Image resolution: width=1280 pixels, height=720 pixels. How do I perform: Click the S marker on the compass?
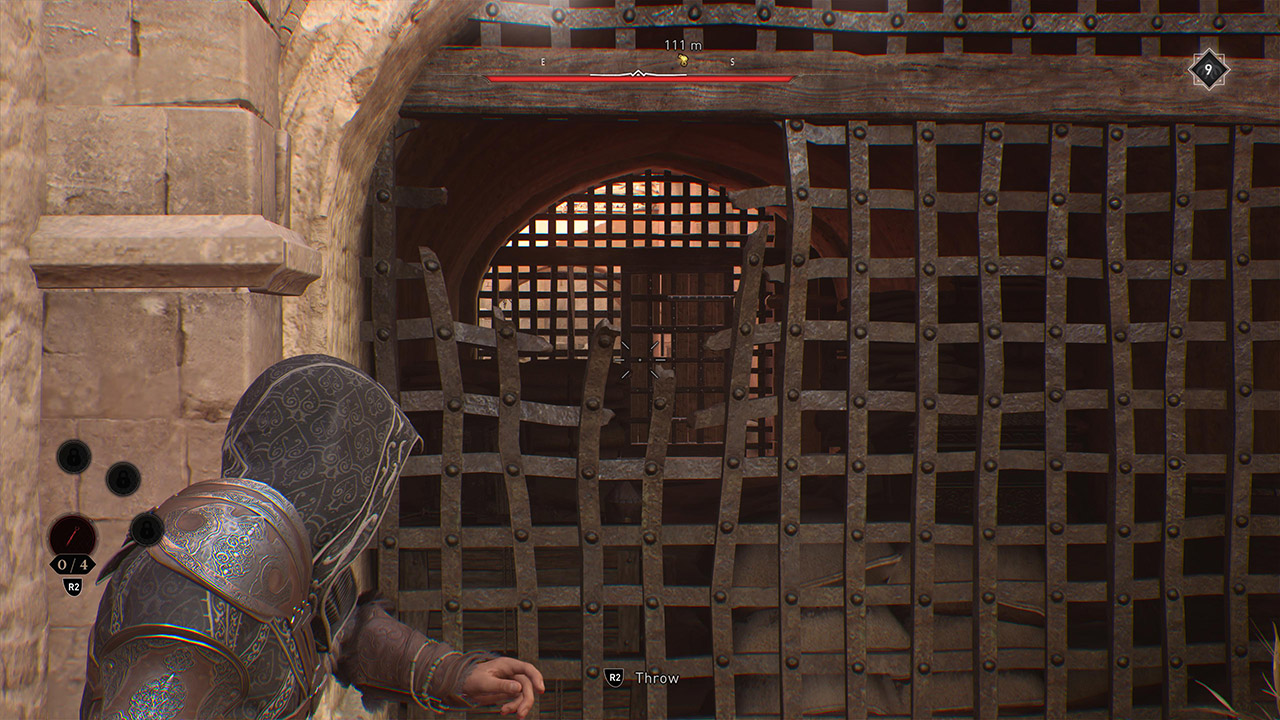(731, 62)
